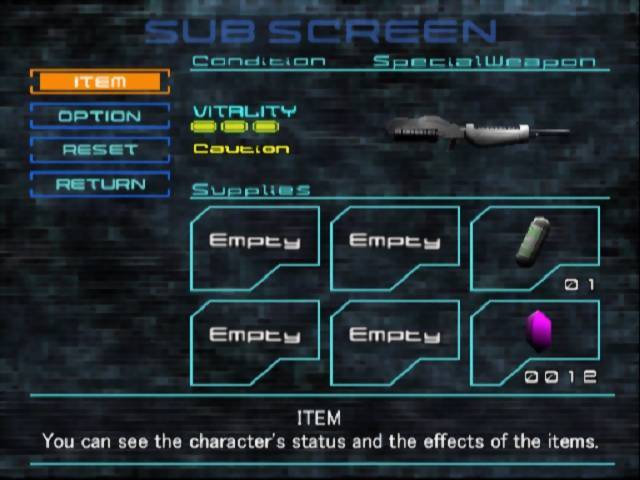Open the OPTION menu
Image resolution: width=640 pixels, height=480 pixels.
pyautogui.click(x=100, y=116)
